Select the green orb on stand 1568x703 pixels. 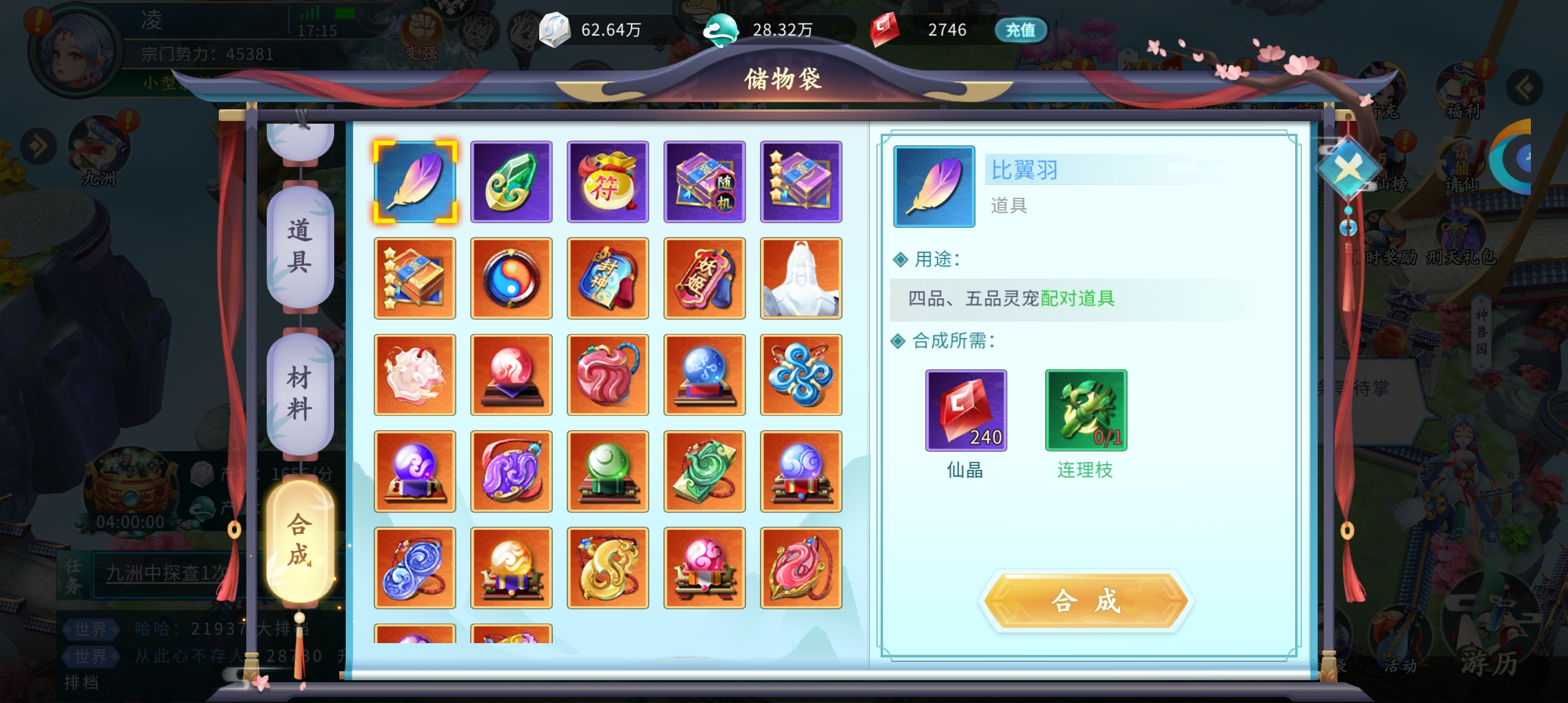608,471
